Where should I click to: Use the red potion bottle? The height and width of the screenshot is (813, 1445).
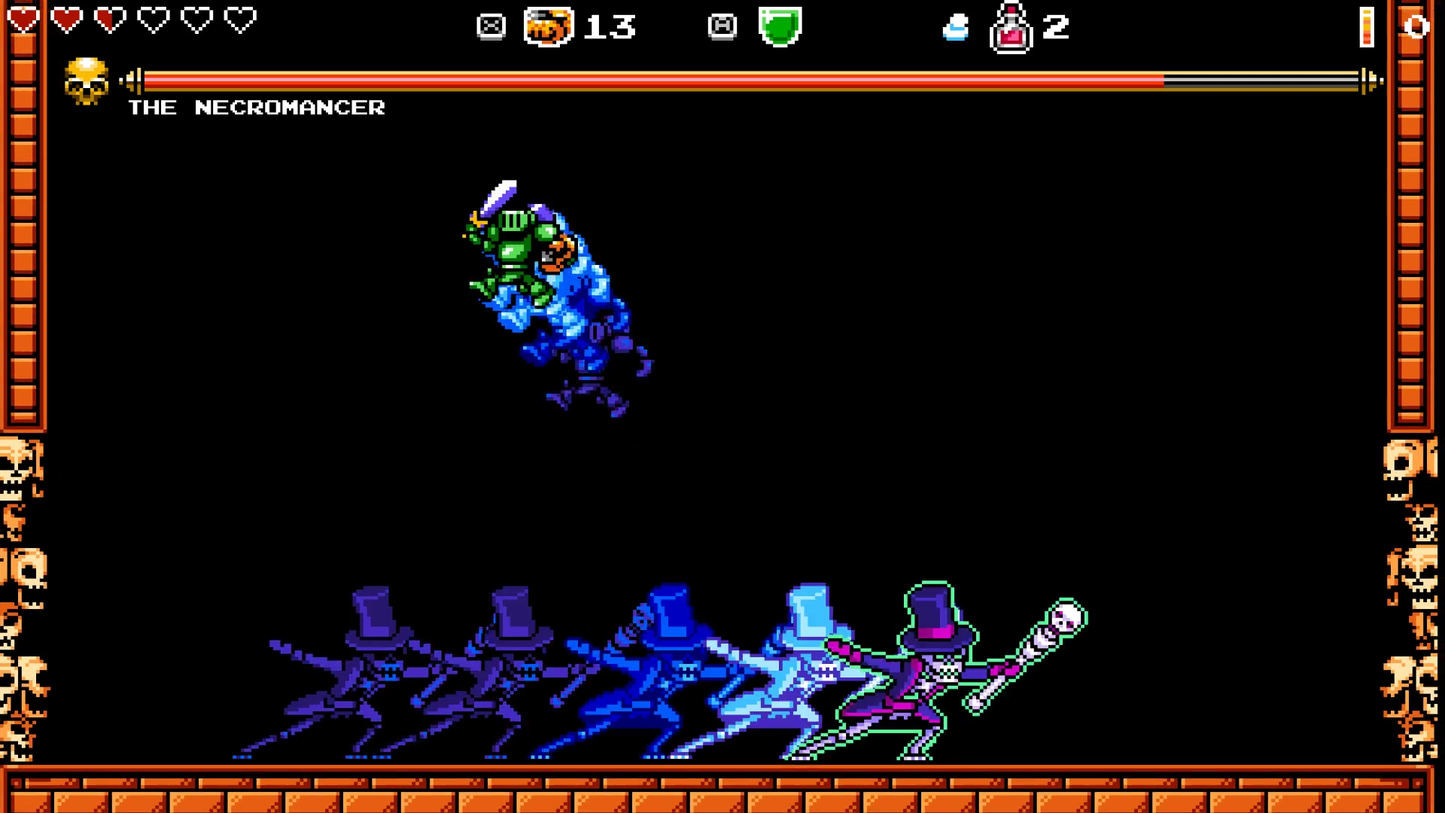coord(1010,28)
